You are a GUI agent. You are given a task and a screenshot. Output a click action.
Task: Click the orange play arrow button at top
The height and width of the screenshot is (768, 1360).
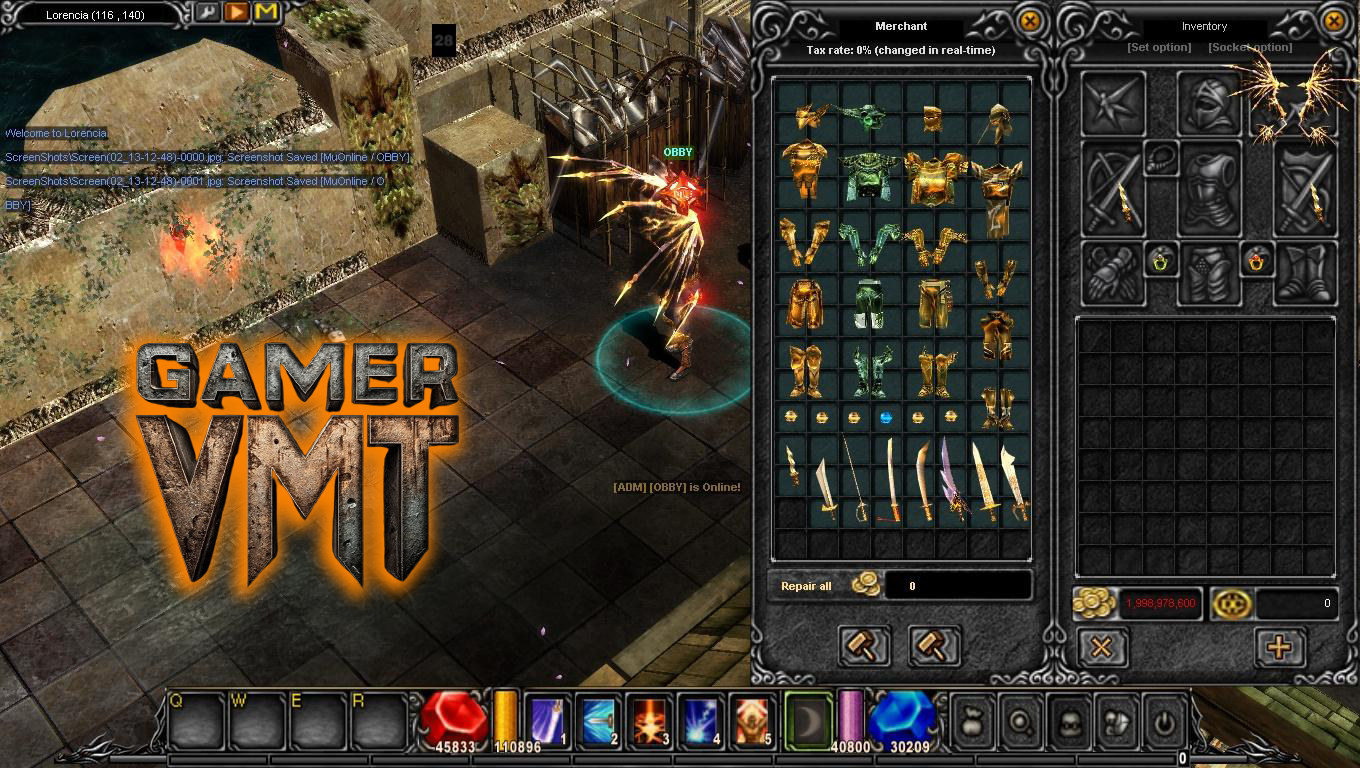(x=237, y=13)
